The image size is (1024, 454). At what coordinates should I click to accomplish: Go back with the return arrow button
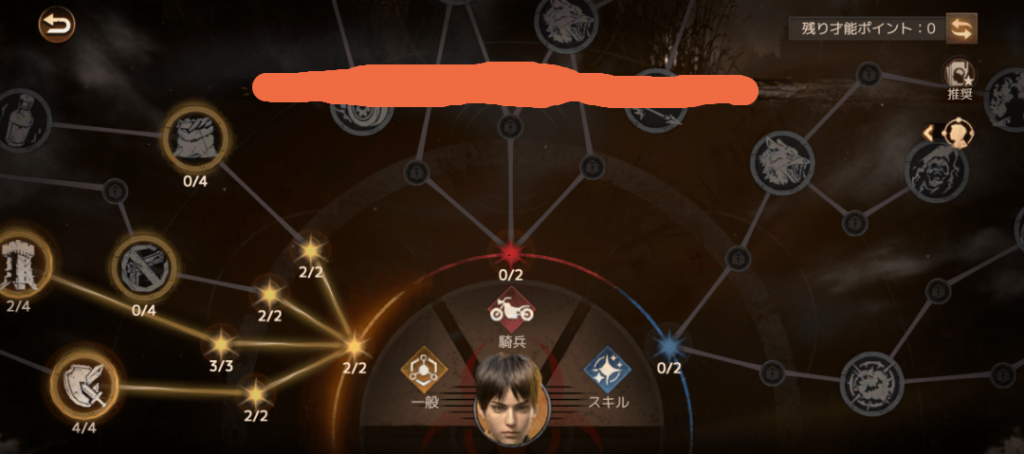pyautogui.click(x=56, y=24)
